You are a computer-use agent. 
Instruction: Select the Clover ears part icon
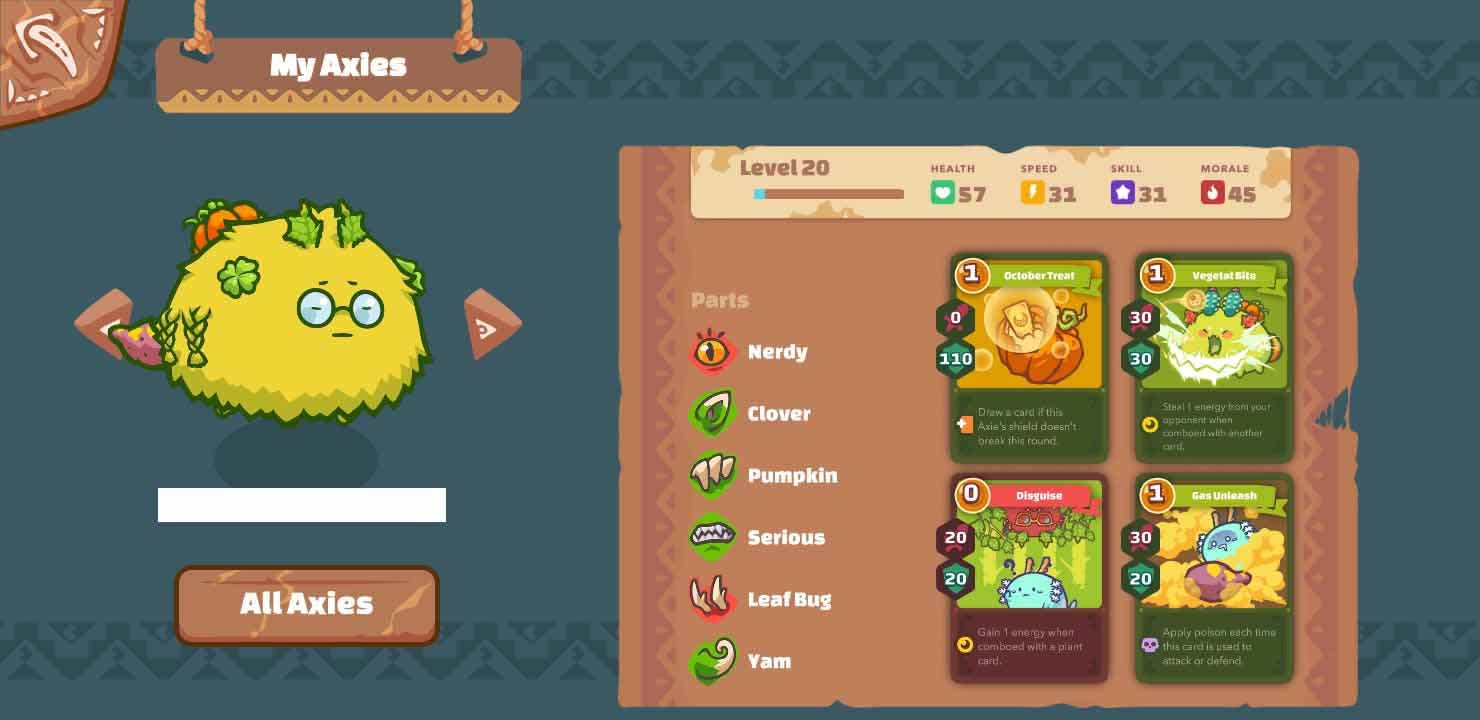(x=713, y=413)
